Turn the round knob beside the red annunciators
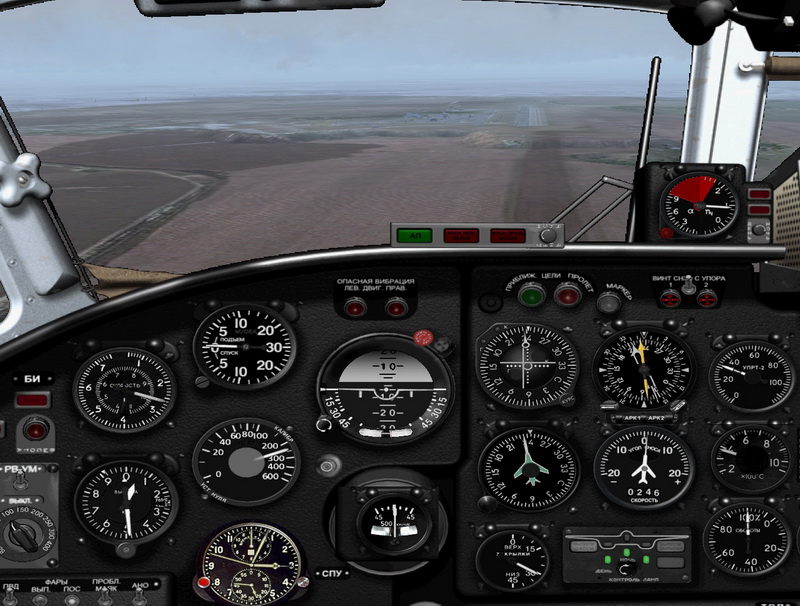 [547, 236]
